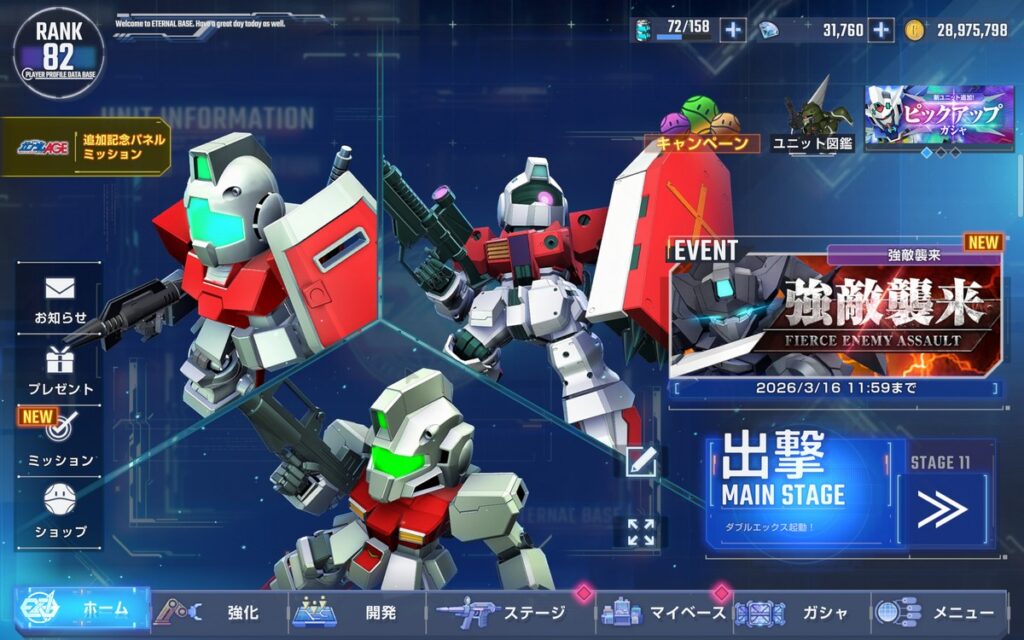Open the ユニット図鑑 unit encyclopedia
Screen dimensions: 1024x640
(812, 123)
